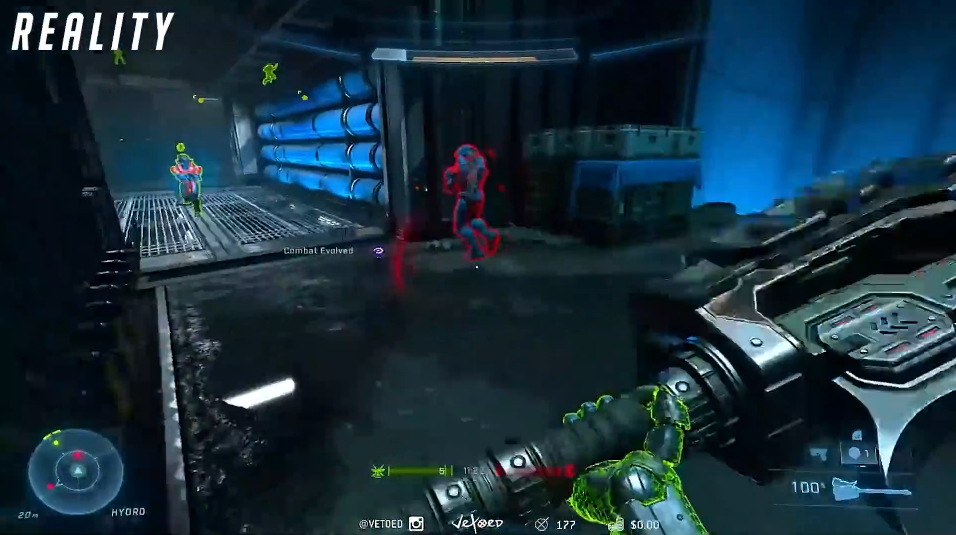Screen dimensions: 956x535
Task: Click the REALITY logo overlay
Action: coord(93,32)
